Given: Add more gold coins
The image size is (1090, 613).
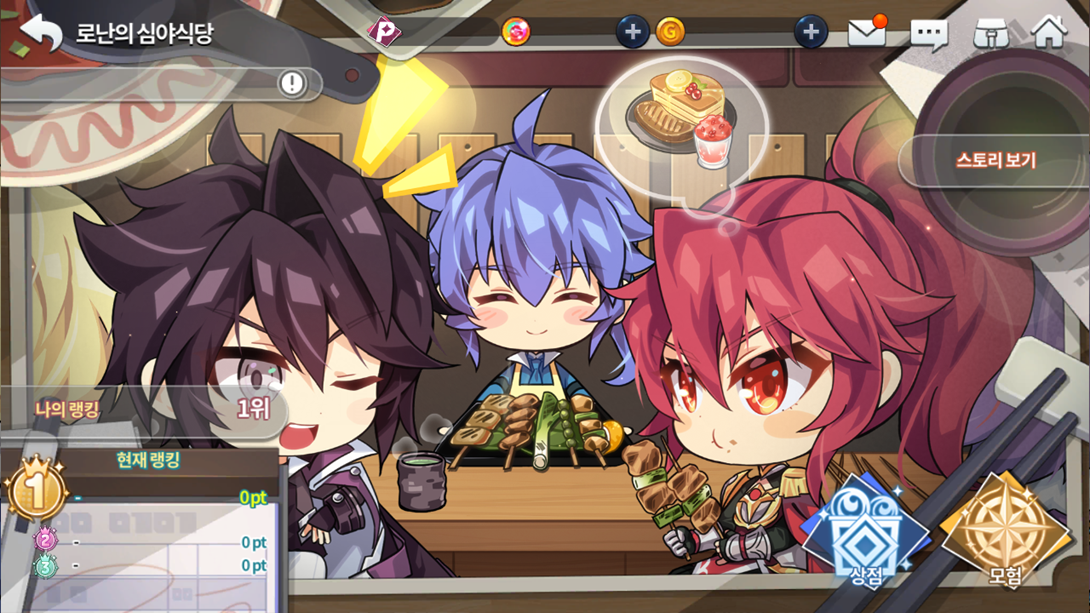Looking at the screenshot, I should [810, 32].
